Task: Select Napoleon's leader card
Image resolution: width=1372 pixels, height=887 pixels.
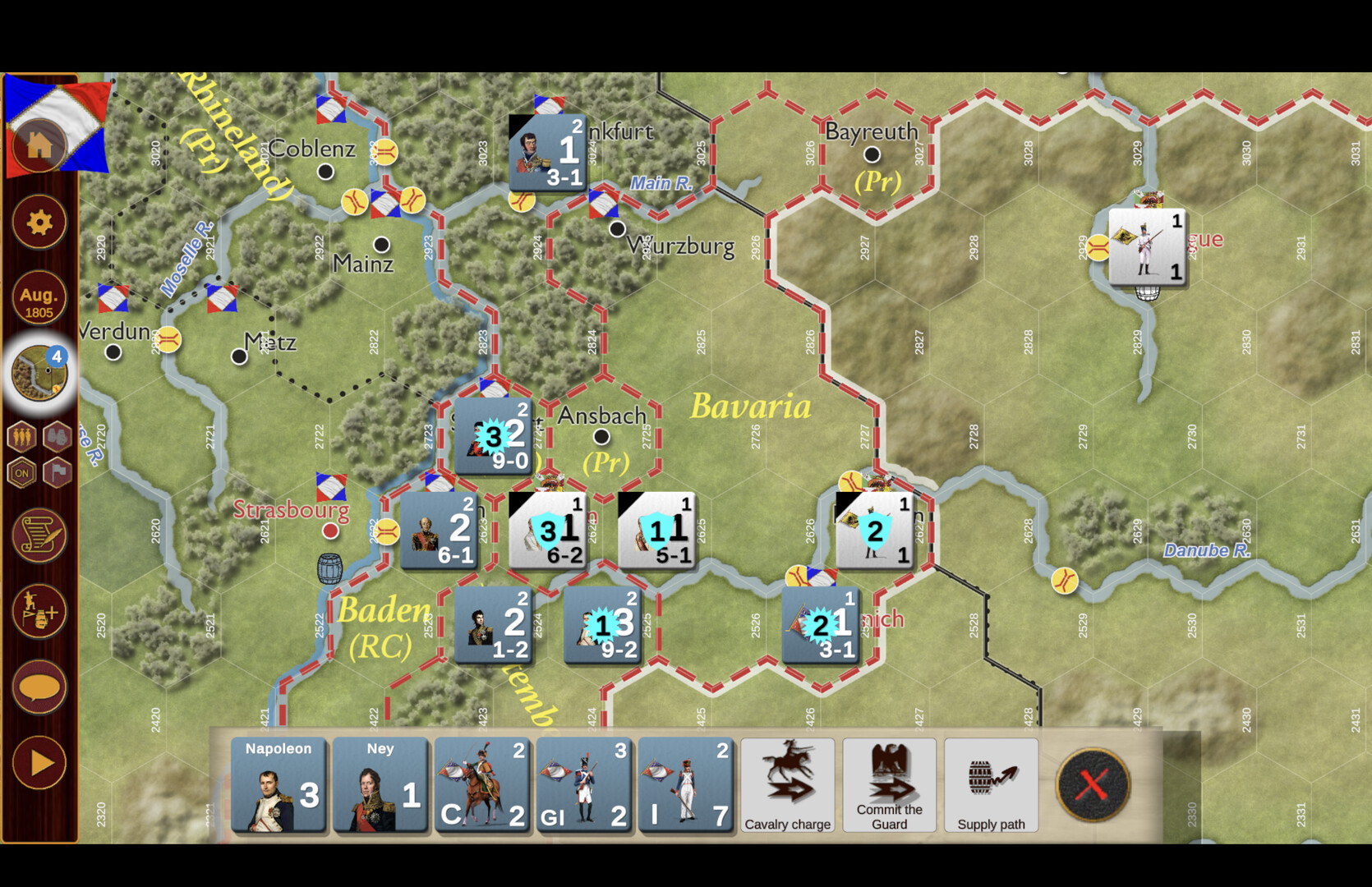Action: pyautogui.click(x=278, y=784)
